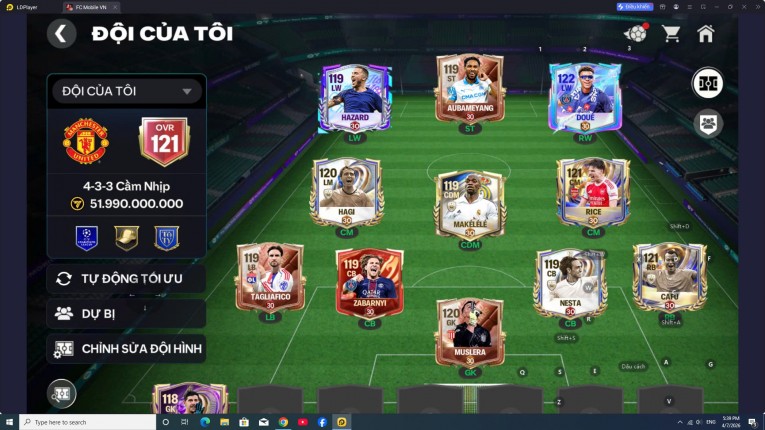Select the Hazard LW player card

point(354,98)
